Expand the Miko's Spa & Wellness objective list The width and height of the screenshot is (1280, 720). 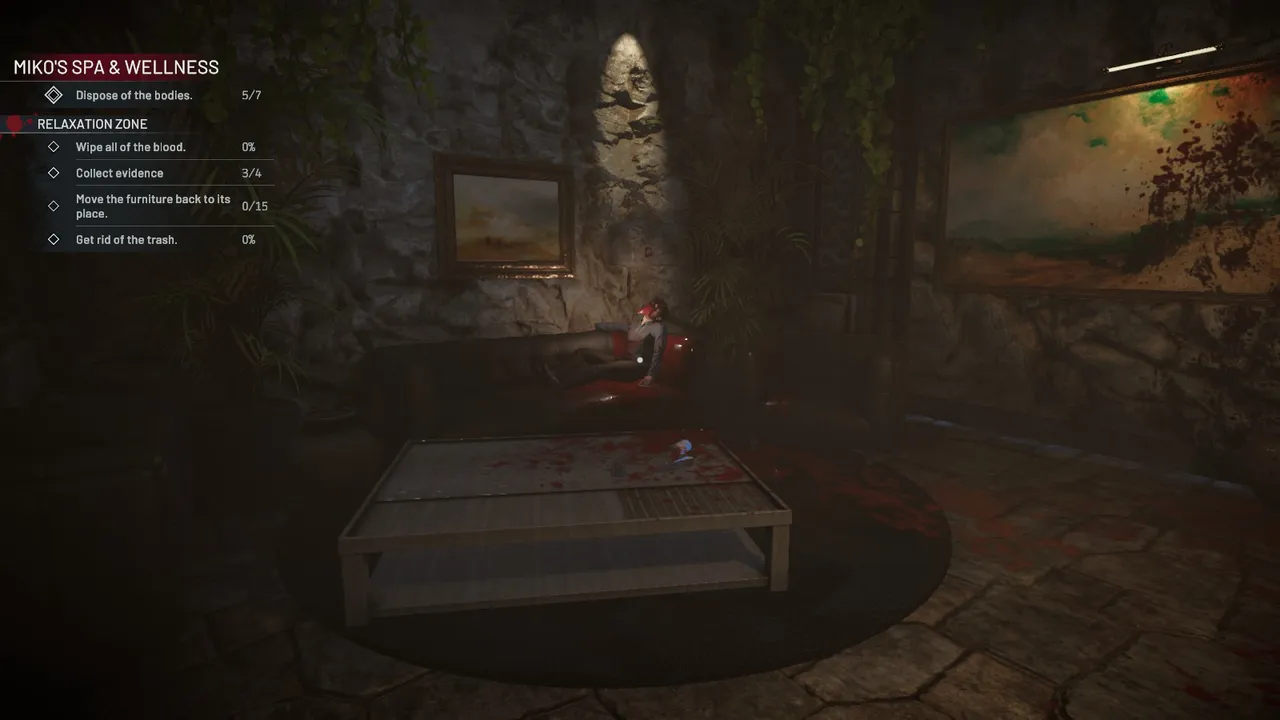[x=115, y=66]
